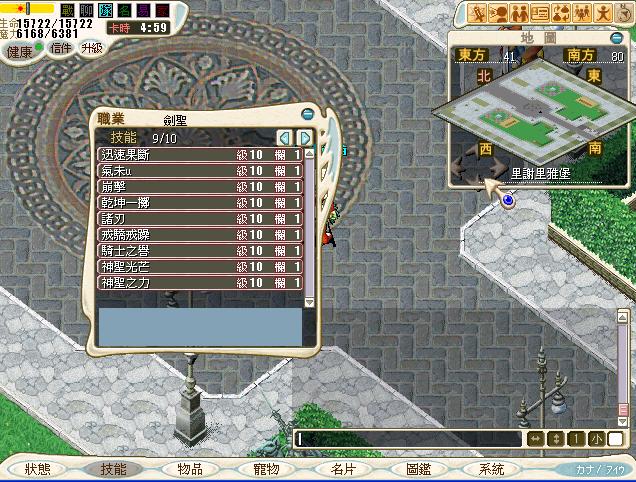This screenshot has width=636, height=482.
Task: Open the 系統 system menu
Action: (492, 468)
